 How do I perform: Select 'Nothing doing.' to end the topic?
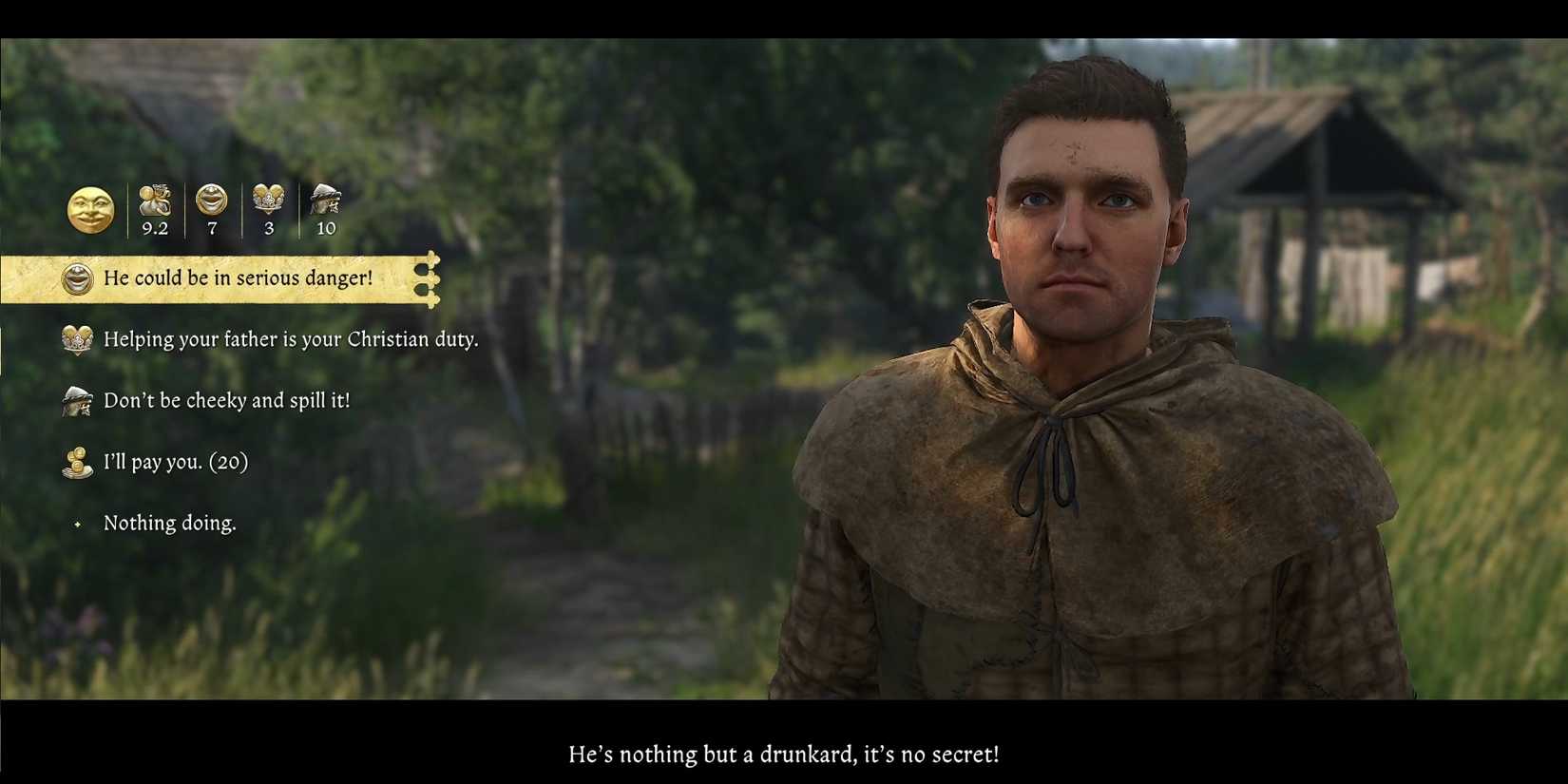[172, 524]
